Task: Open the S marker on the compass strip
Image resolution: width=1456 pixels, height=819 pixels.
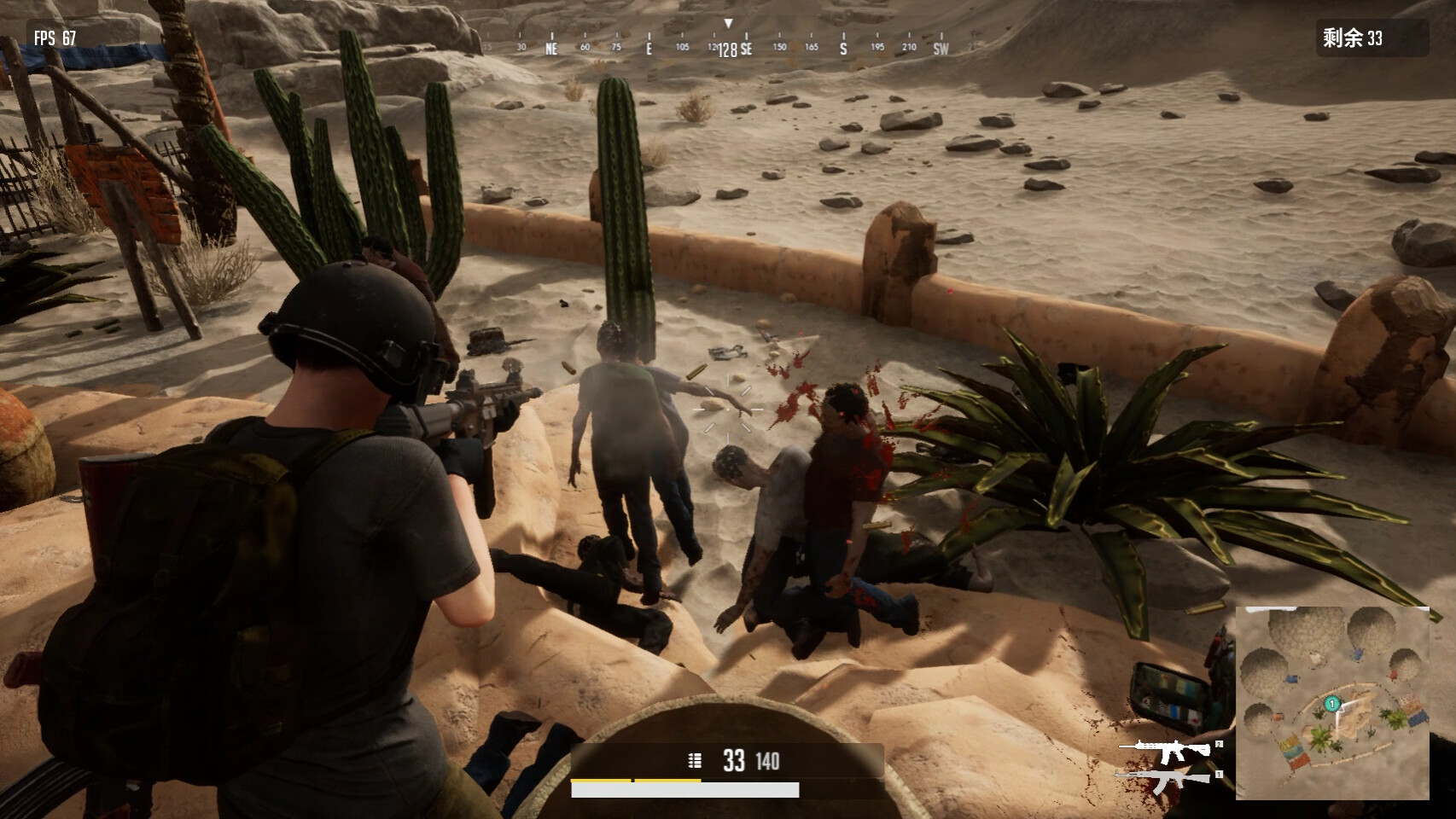Action: (842, 49)
